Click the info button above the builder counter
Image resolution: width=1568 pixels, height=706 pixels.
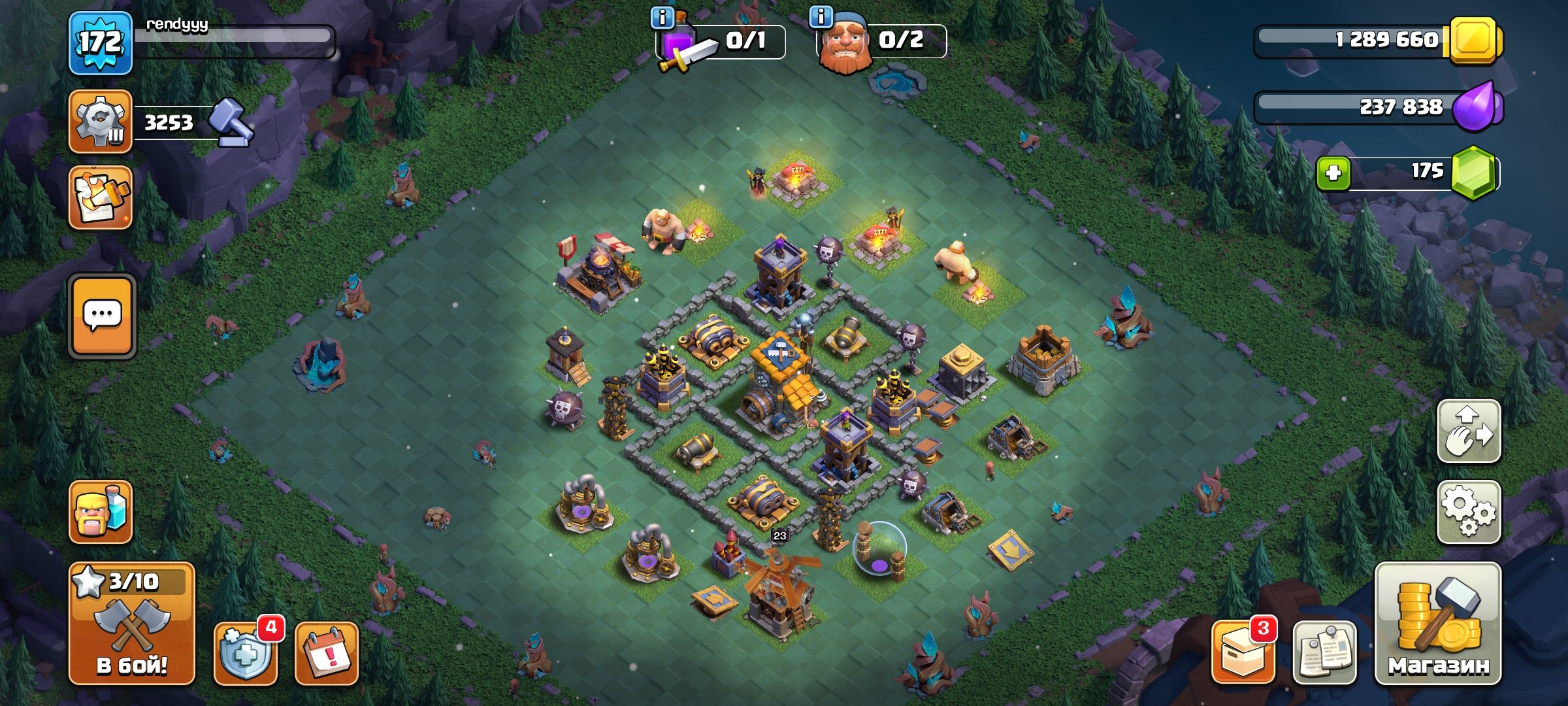[821, 18]
